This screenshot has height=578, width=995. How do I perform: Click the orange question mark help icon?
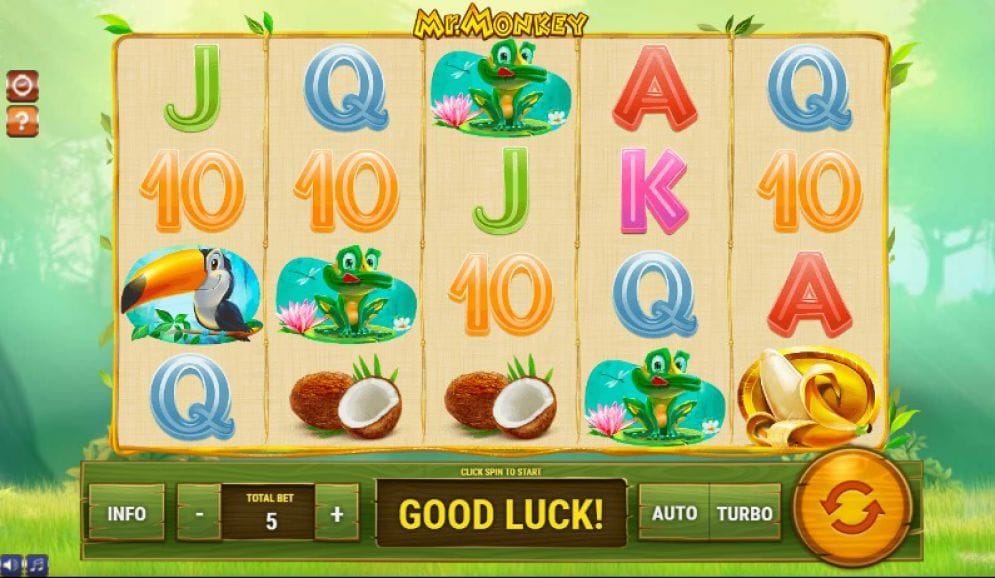[21, 121]
